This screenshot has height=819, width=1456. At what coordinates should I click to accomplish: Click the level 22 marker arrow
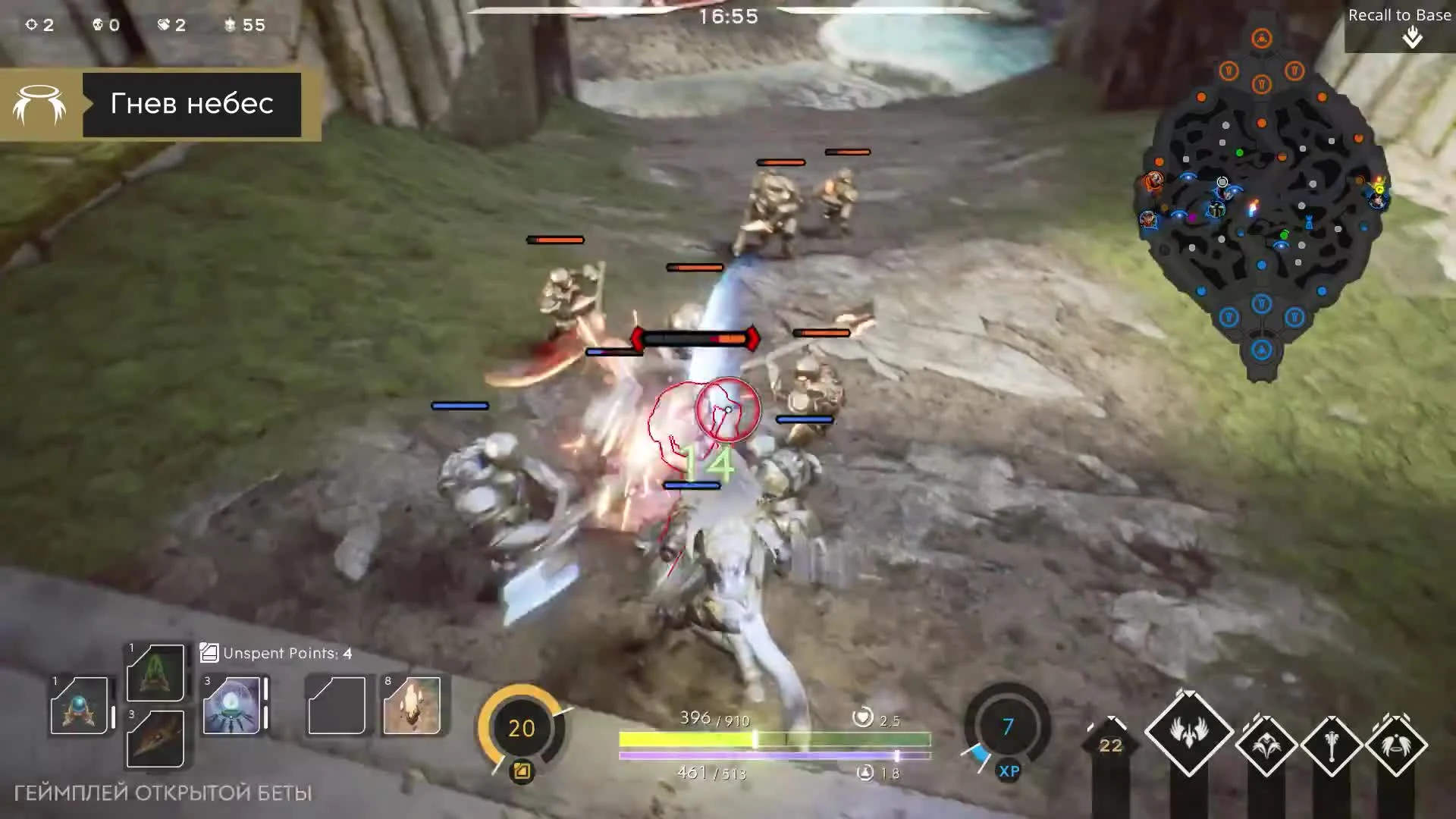[x=1109, y=745]
